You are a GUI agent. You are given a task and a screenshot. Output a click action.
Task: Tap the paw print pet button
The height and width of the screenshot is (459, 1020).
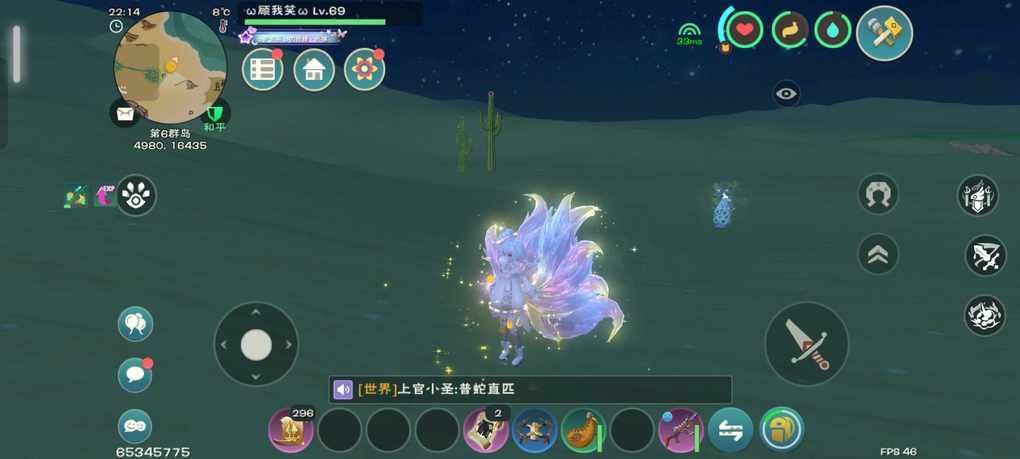[x=136, y=196]
